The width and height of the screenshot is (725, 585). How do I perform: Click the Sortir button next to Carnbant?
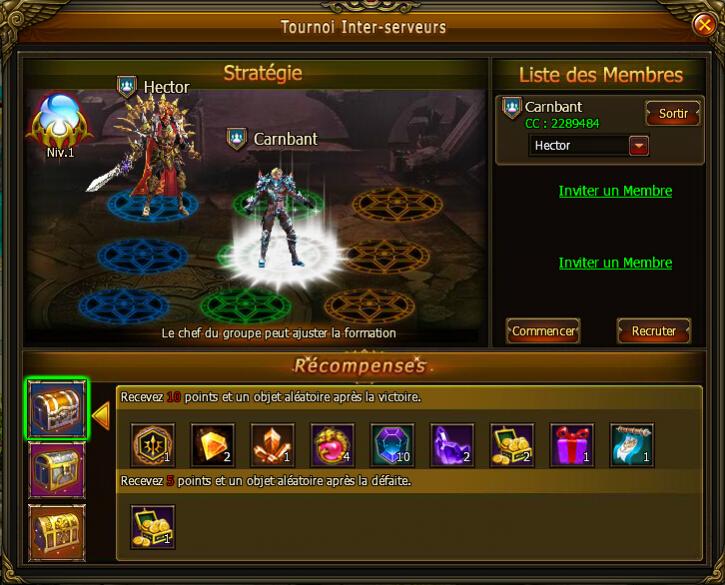tap(673, 113)
